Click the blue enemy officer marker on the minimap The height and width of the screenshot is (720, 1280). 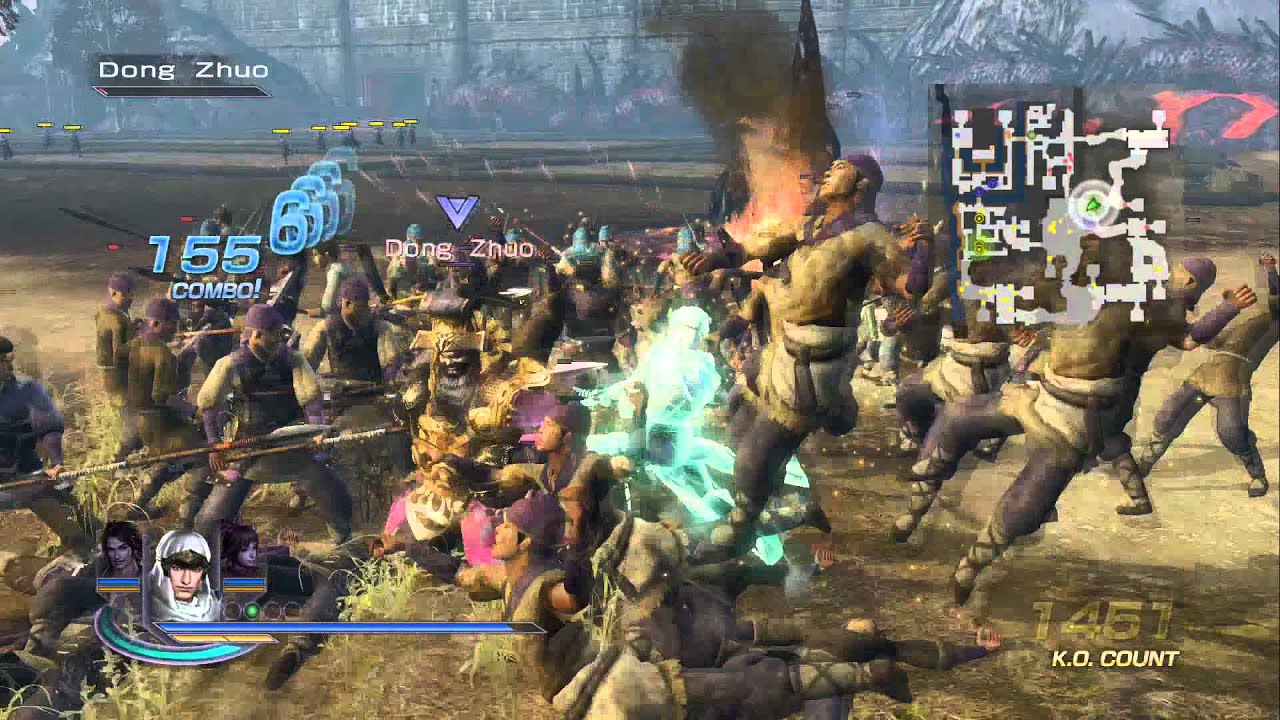[x=992, y=182]
